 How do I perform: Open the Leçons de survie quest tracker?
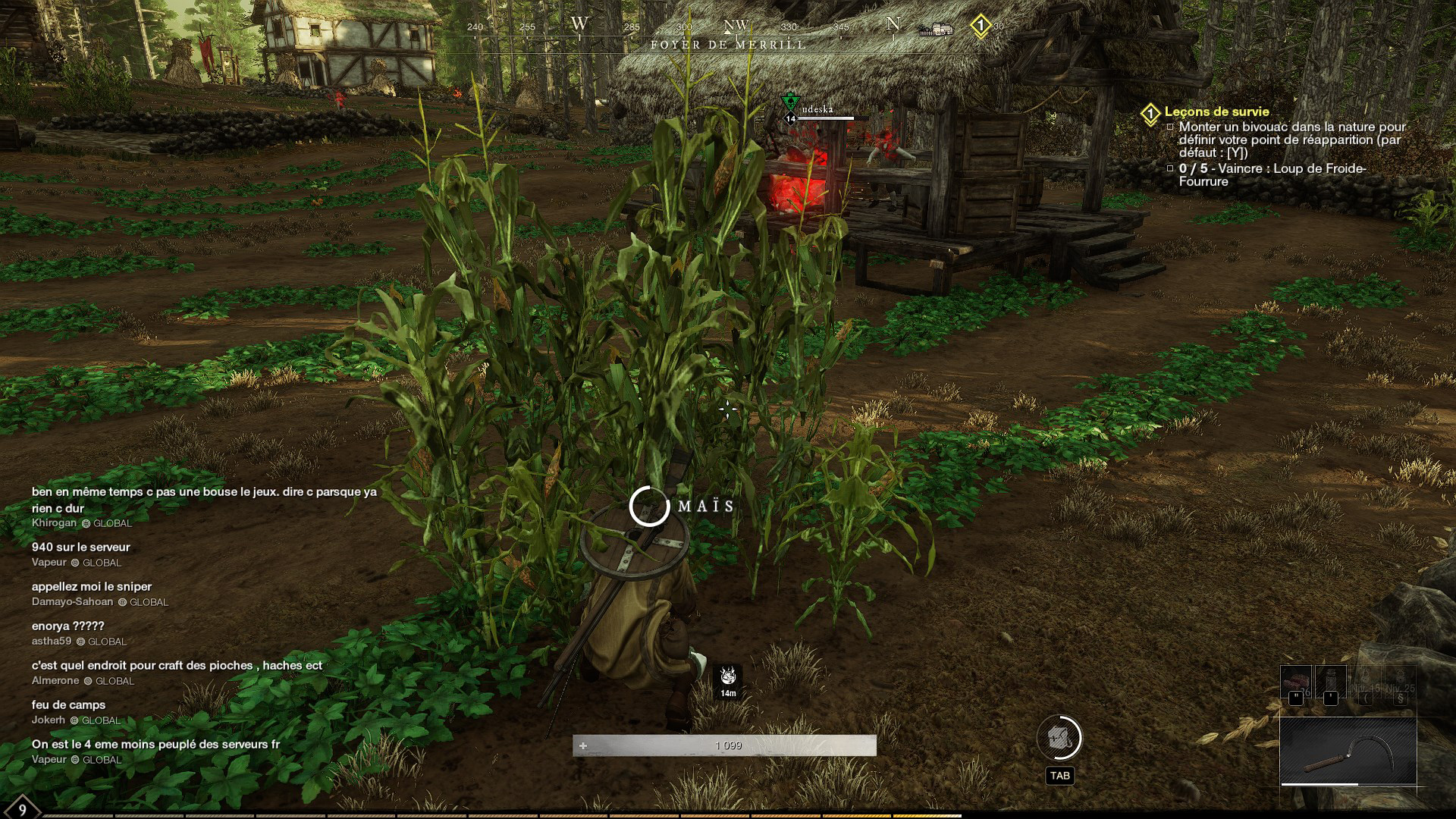click(1216, 112)
